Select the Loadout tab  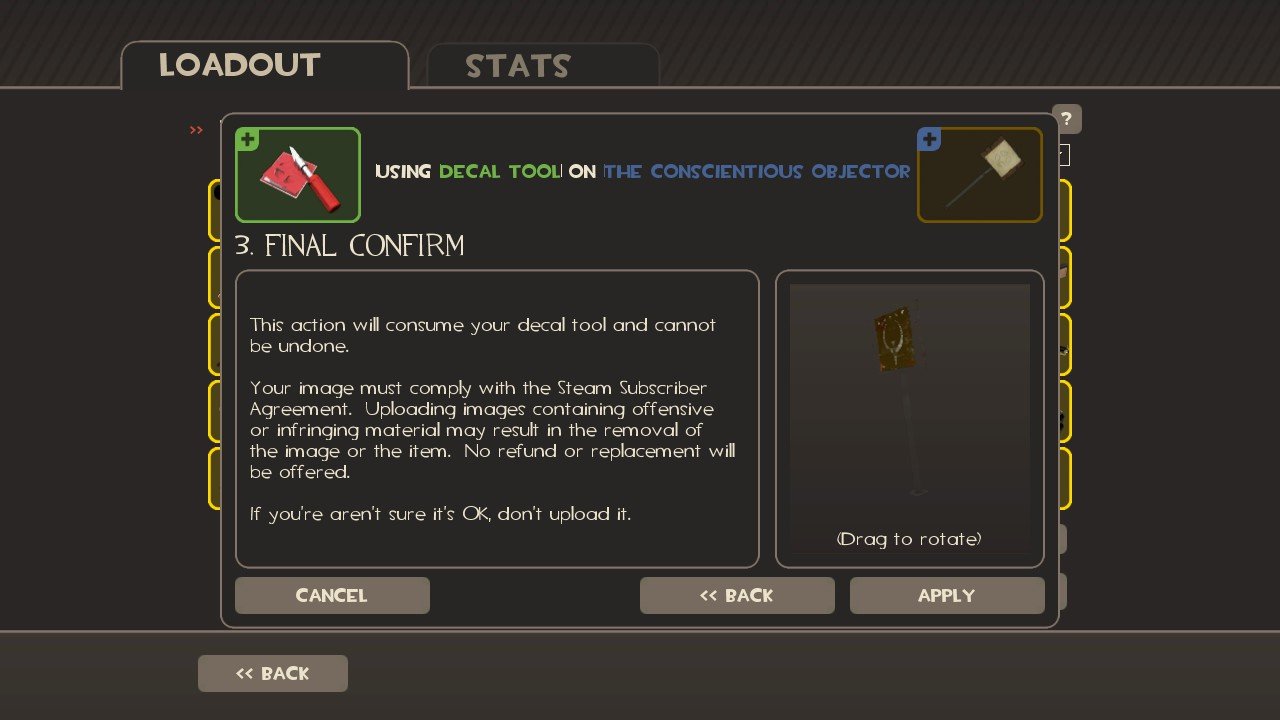click(x=239, y=65)
